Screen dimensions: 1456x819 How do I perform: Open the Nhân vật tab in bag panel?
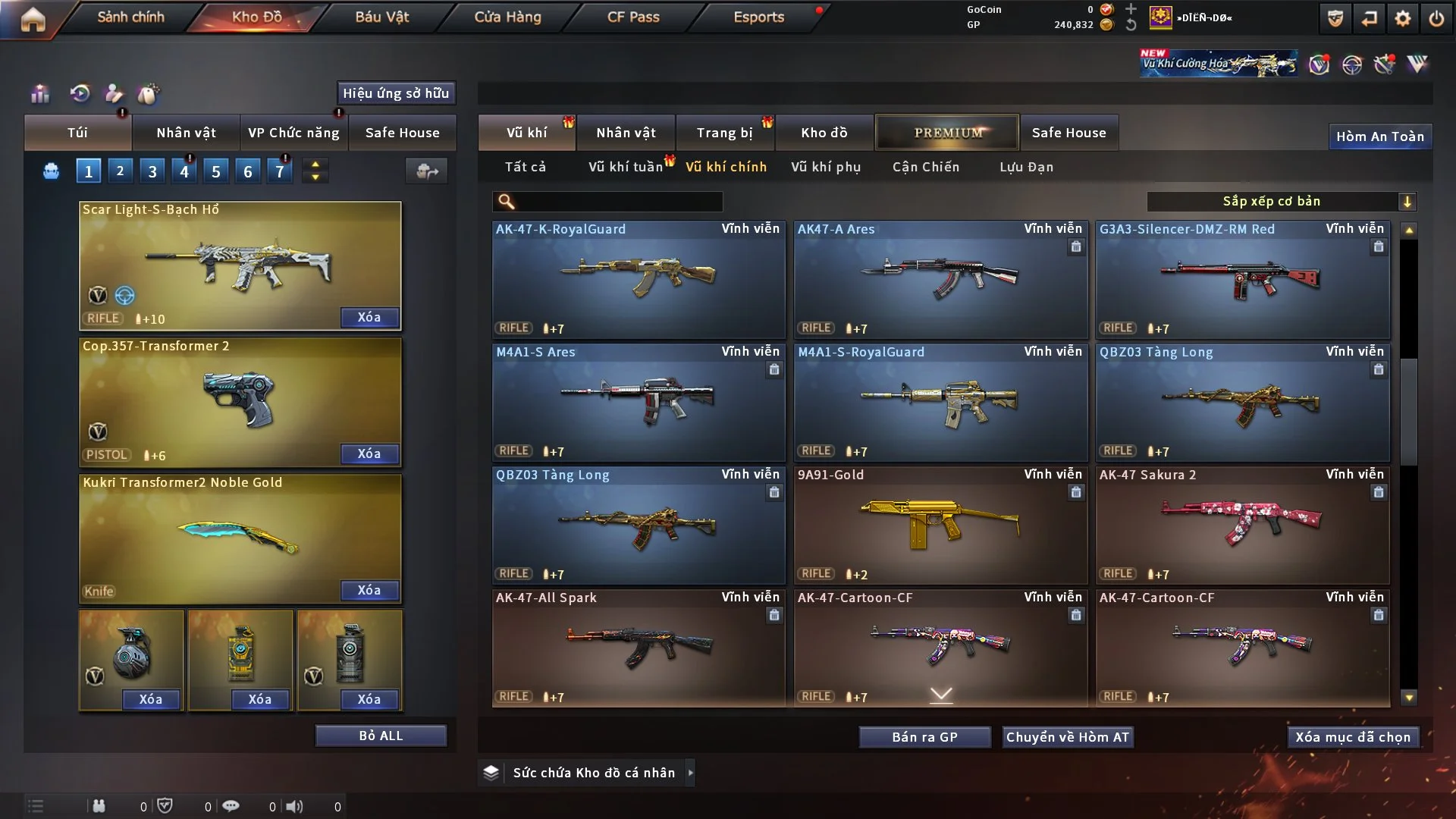point(186,133)
